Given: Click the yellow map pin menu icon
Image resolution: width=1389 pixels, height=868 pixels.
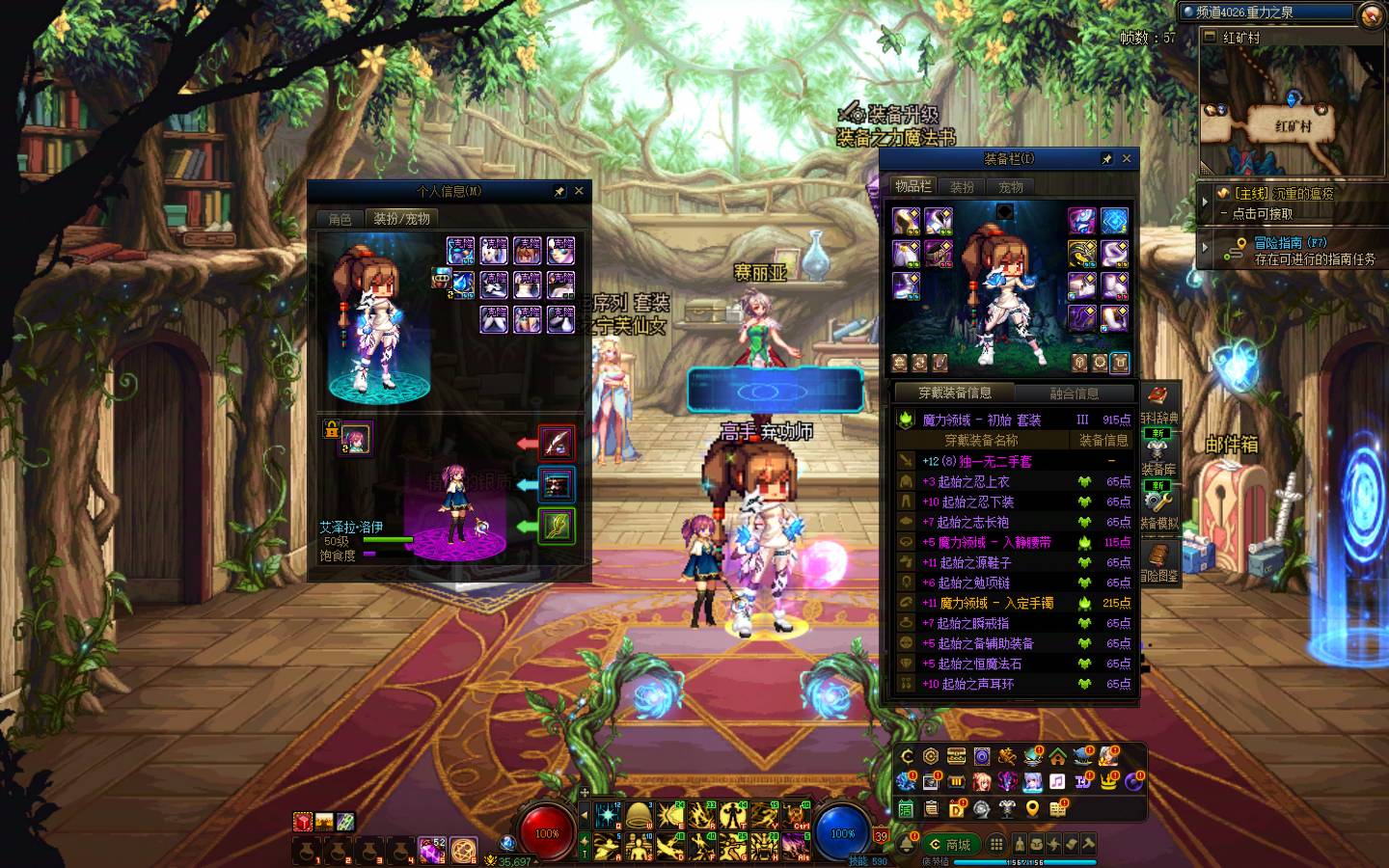Looking at the screenshot, I should point(1032,808).
